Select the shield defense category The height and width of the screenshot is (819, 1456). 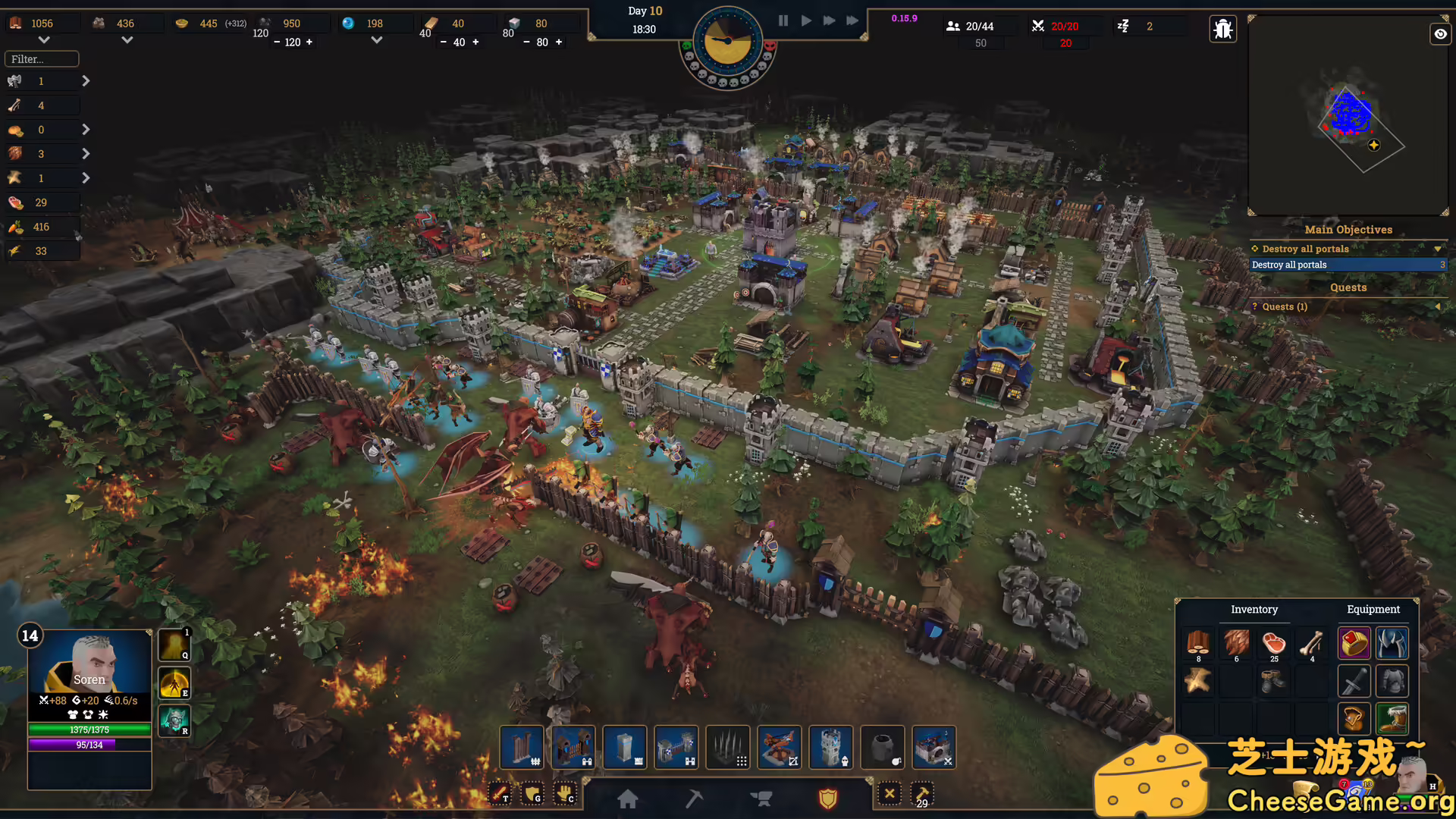pyautogui.click(x=827, y=799)
